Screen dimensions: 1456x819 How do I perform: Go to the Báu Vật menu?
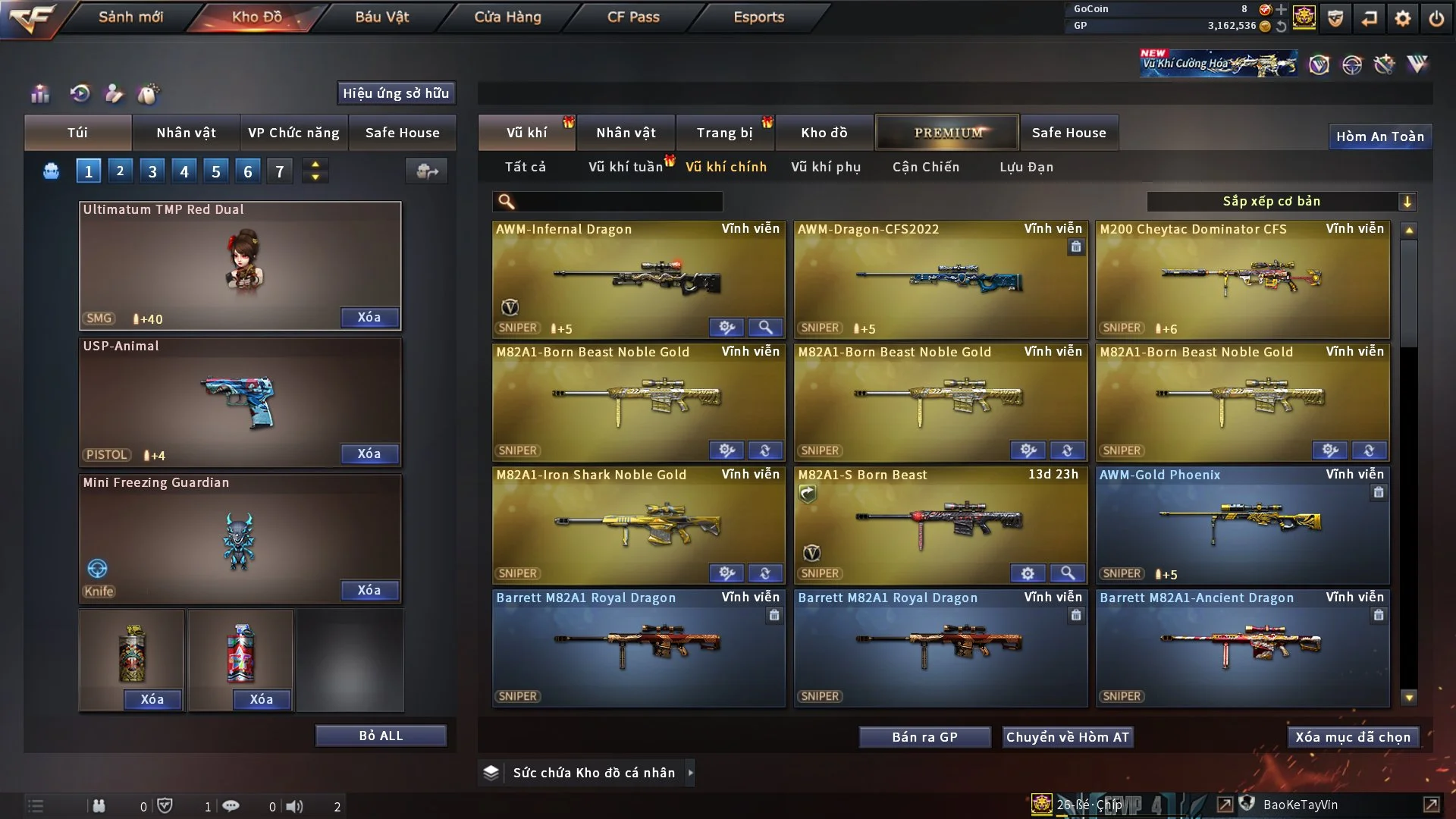(381, 17)
